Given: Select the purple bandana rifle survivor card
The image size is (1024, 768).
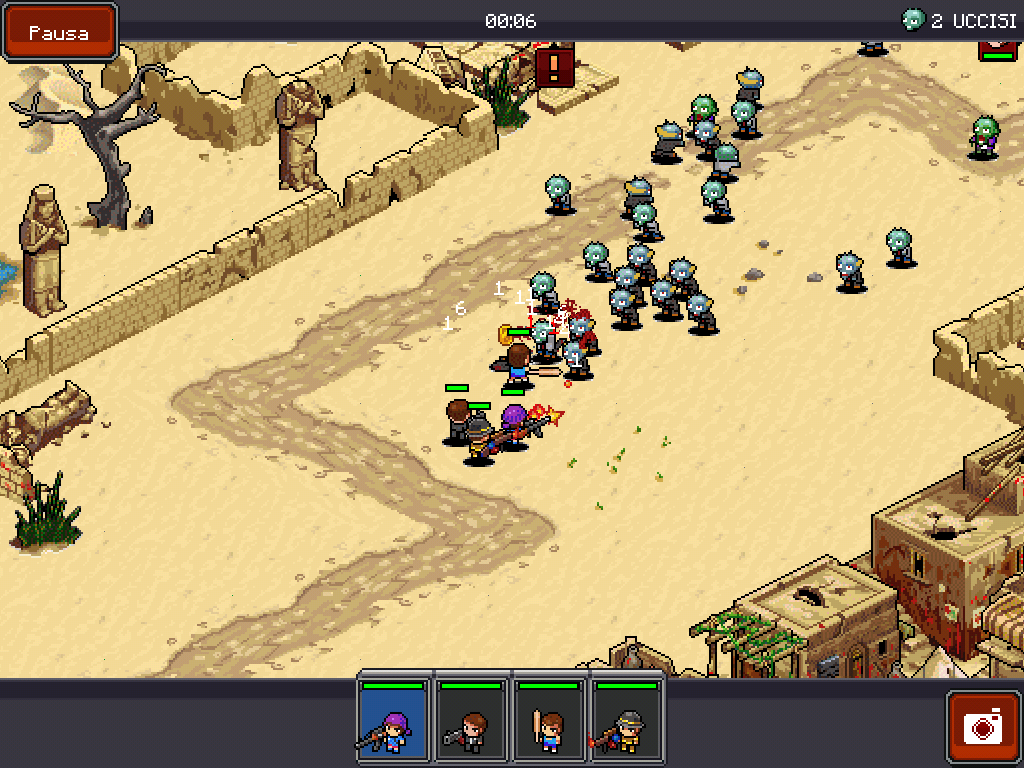Looking at the screenshot, I should (394, 721).
